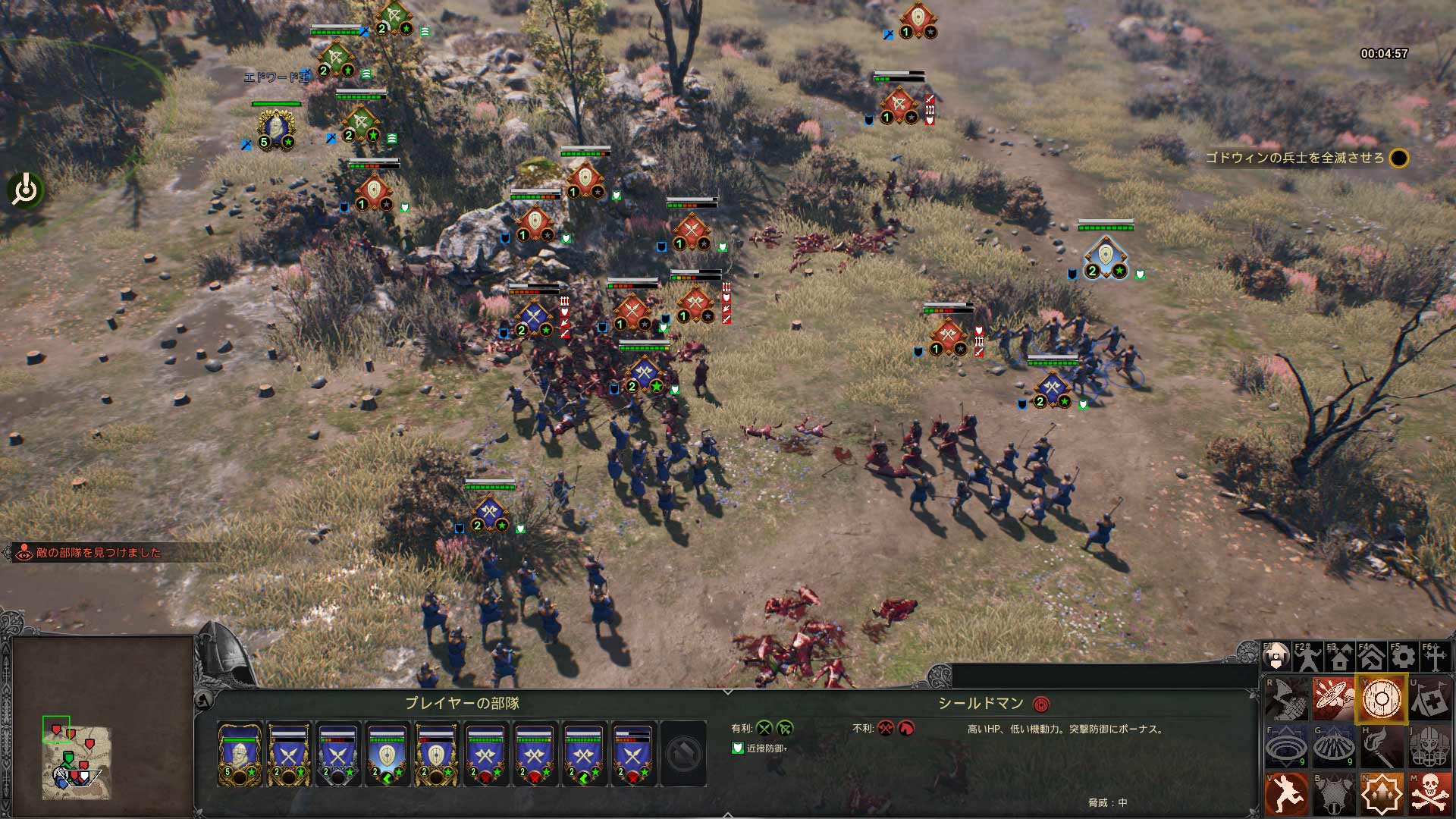Trigger the unit upgrade star ability (N)
The image size is (1456, 819).
pos(1382,795)
